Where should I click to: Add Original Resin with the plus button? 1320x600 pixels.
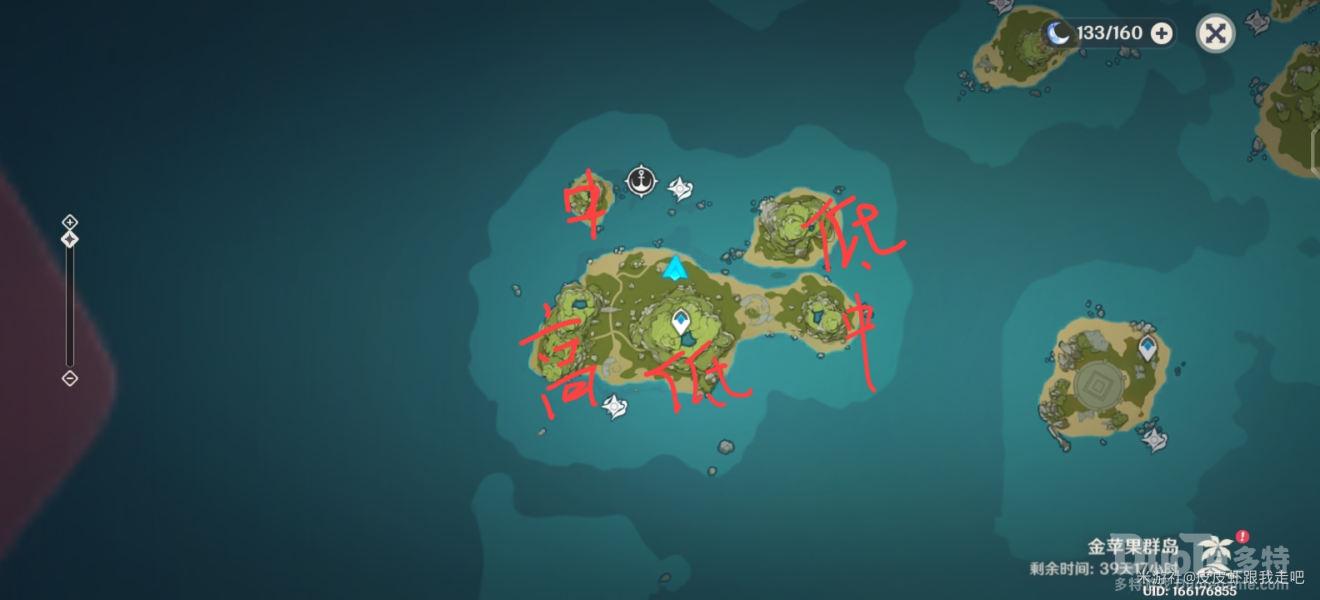1161,33
